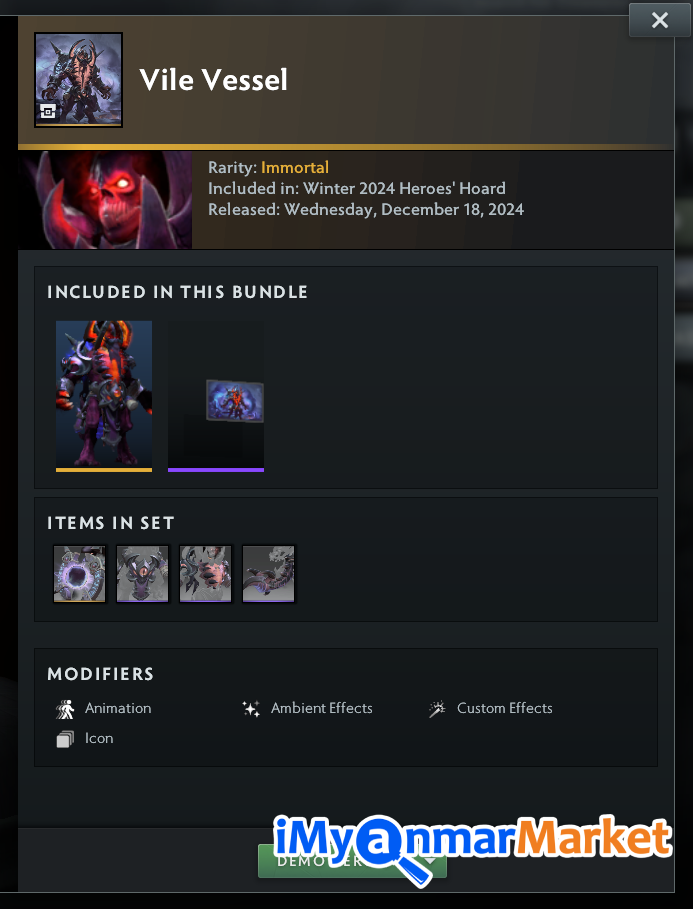
Task: Select the full hero set bundle thumbnail
Action: [104, 394]
